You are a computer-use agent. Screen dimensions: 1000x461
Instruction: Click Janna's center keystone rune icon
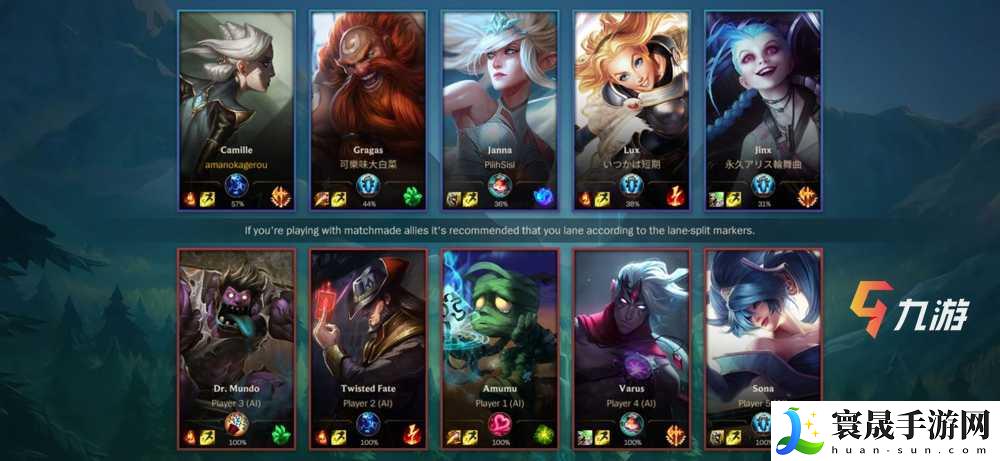pyautogui.click(x=500, y=186)
